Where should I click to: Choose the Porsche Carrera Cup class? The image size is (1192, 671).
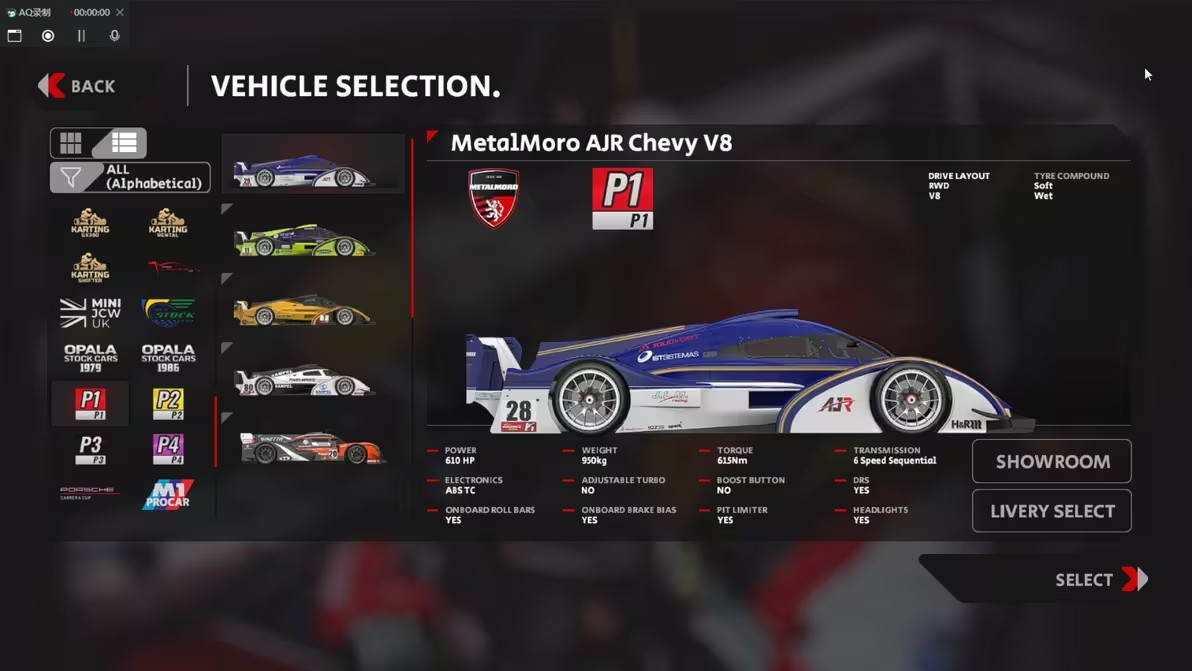click(90, 493)
